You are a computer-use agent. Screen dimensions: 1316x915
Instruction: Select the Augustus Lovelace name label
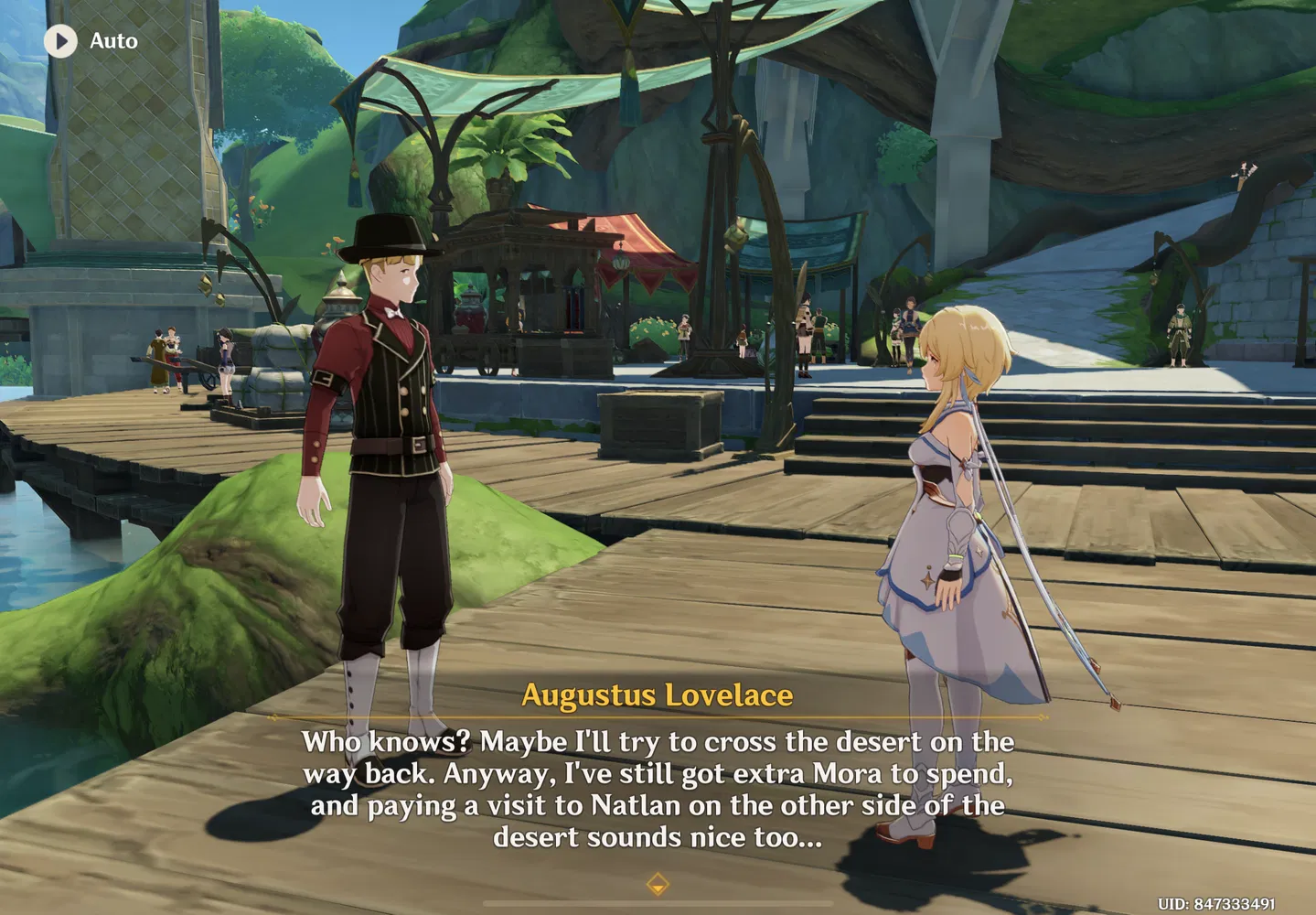tap(657, 695)
